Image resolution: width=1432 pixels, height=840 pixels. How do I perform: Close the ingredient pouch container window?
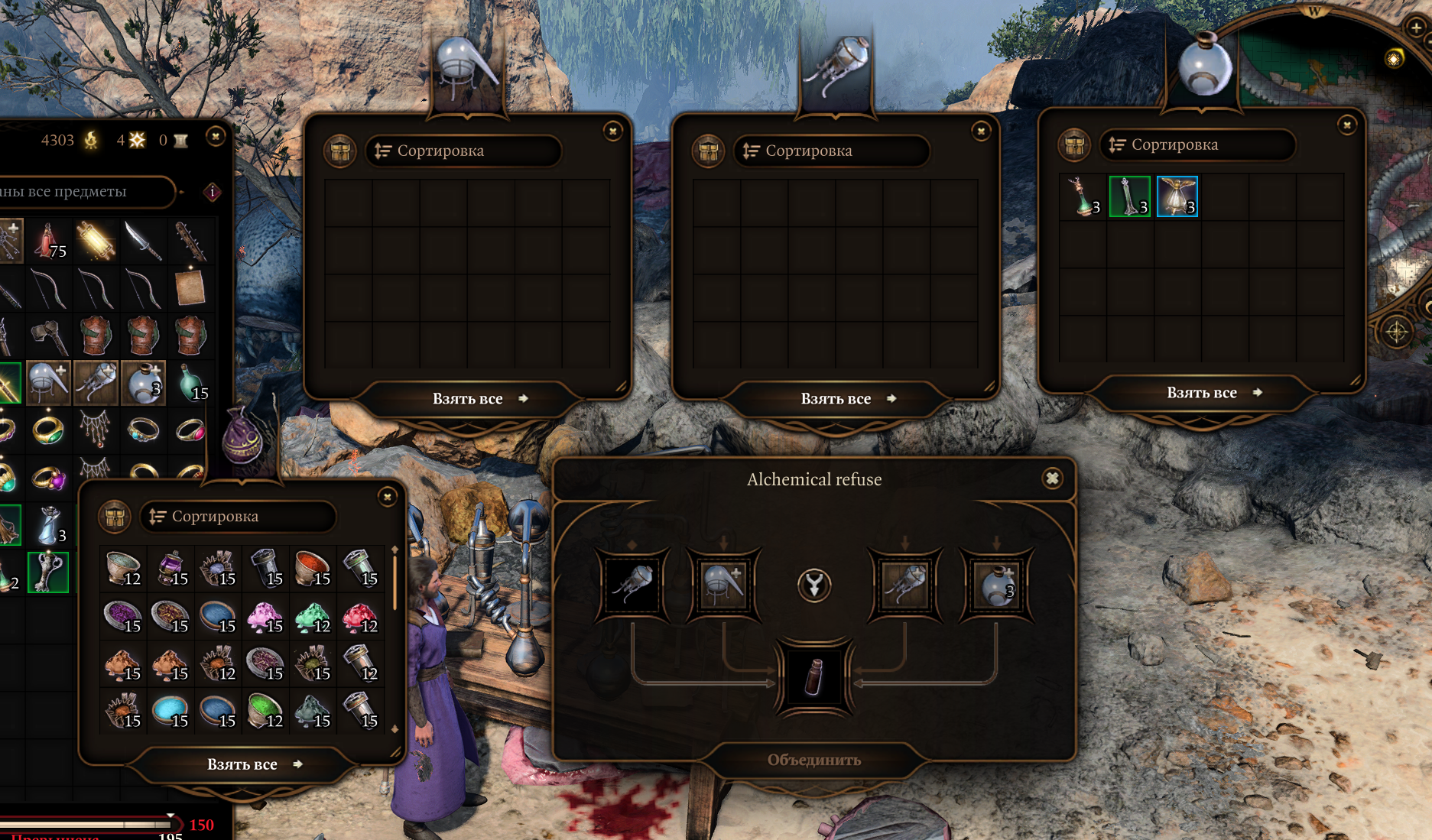pos(388,497)
